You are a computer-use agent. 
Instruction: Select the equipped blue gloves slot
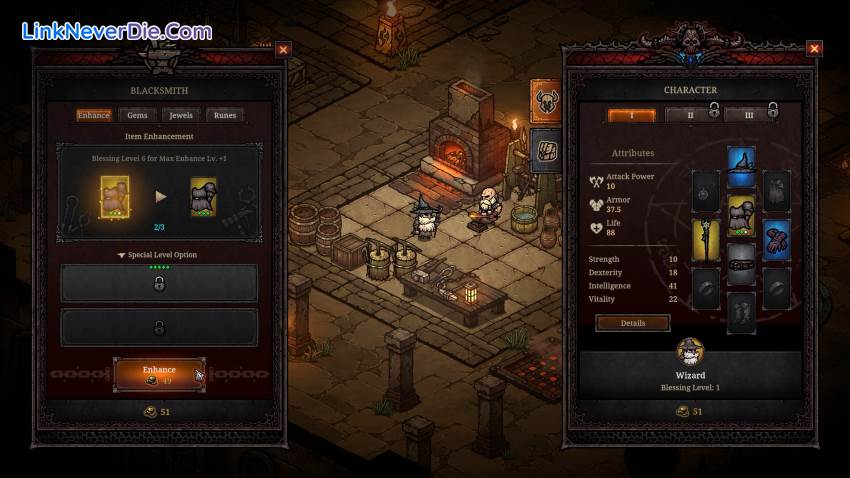tap(776, 240)
